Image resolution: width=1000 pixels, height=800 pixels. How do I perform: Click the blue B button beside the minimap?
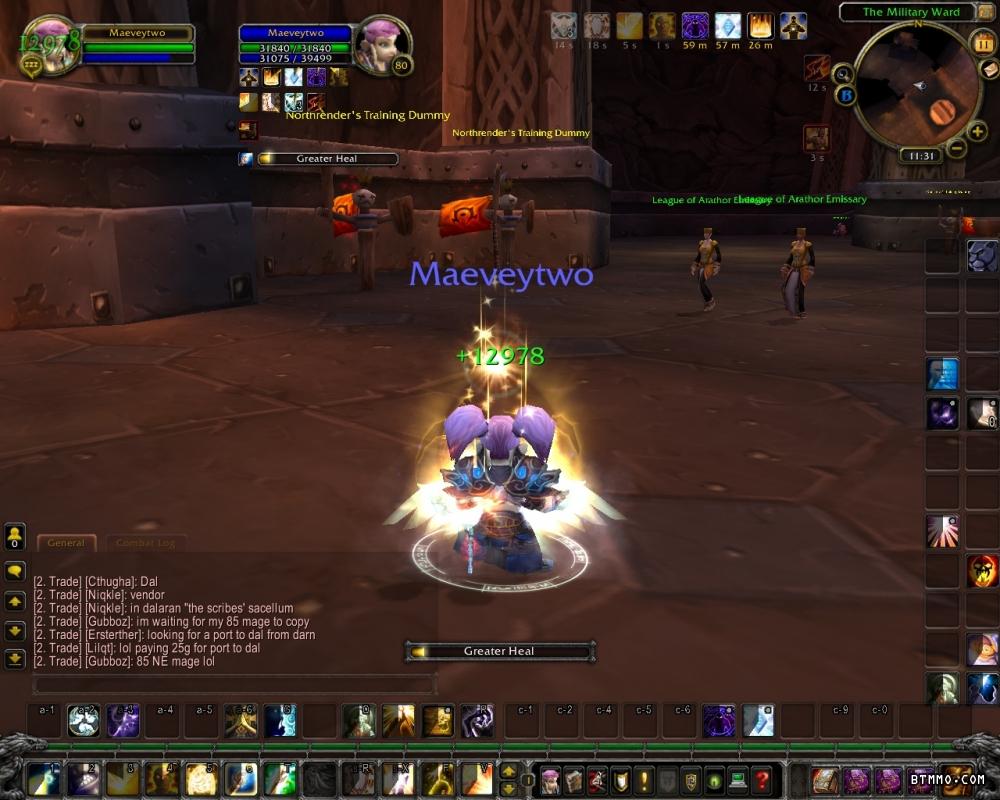coord(846,96)
